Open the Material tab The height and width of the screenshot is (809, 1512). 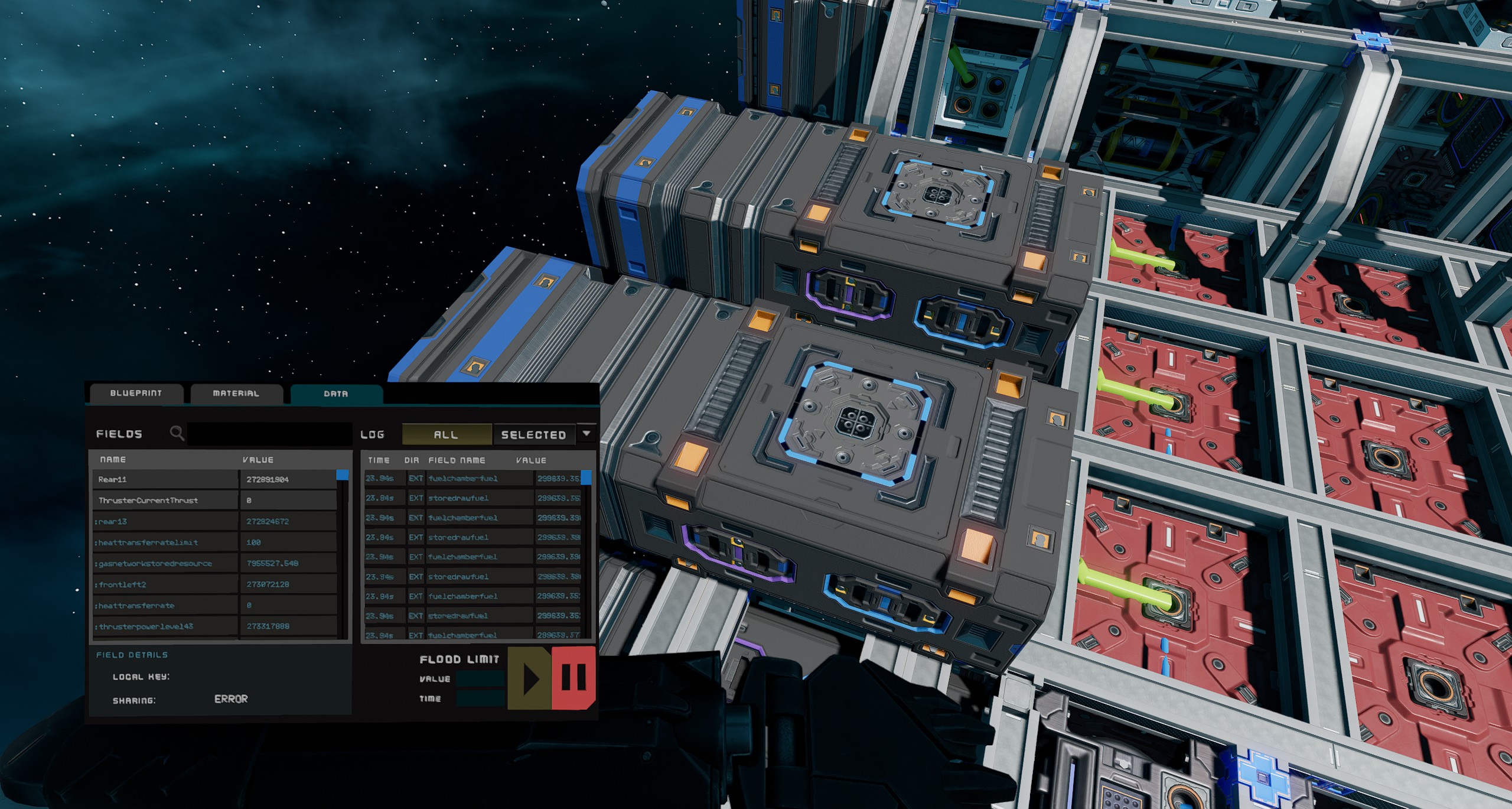click(x=236, y=393)
